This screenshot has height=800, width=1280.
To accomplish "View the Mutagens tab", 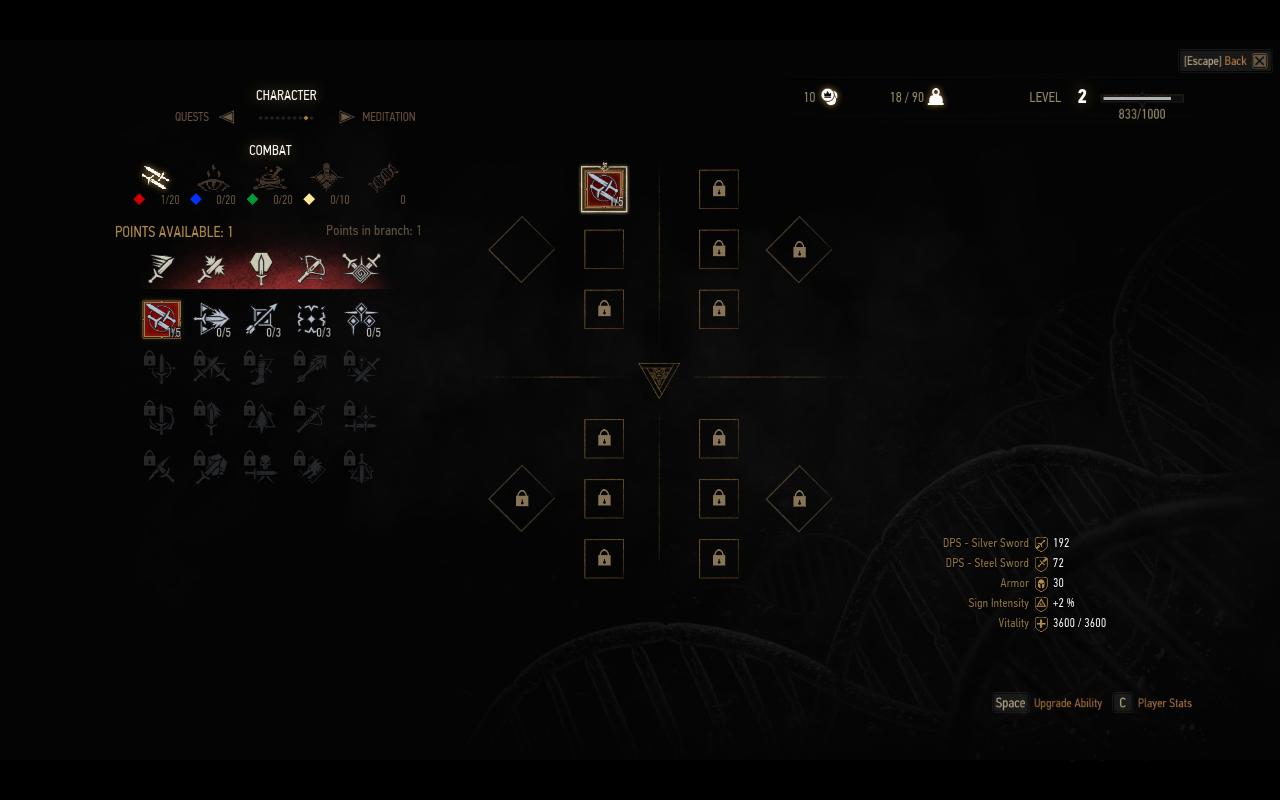I will pos(383,178).
